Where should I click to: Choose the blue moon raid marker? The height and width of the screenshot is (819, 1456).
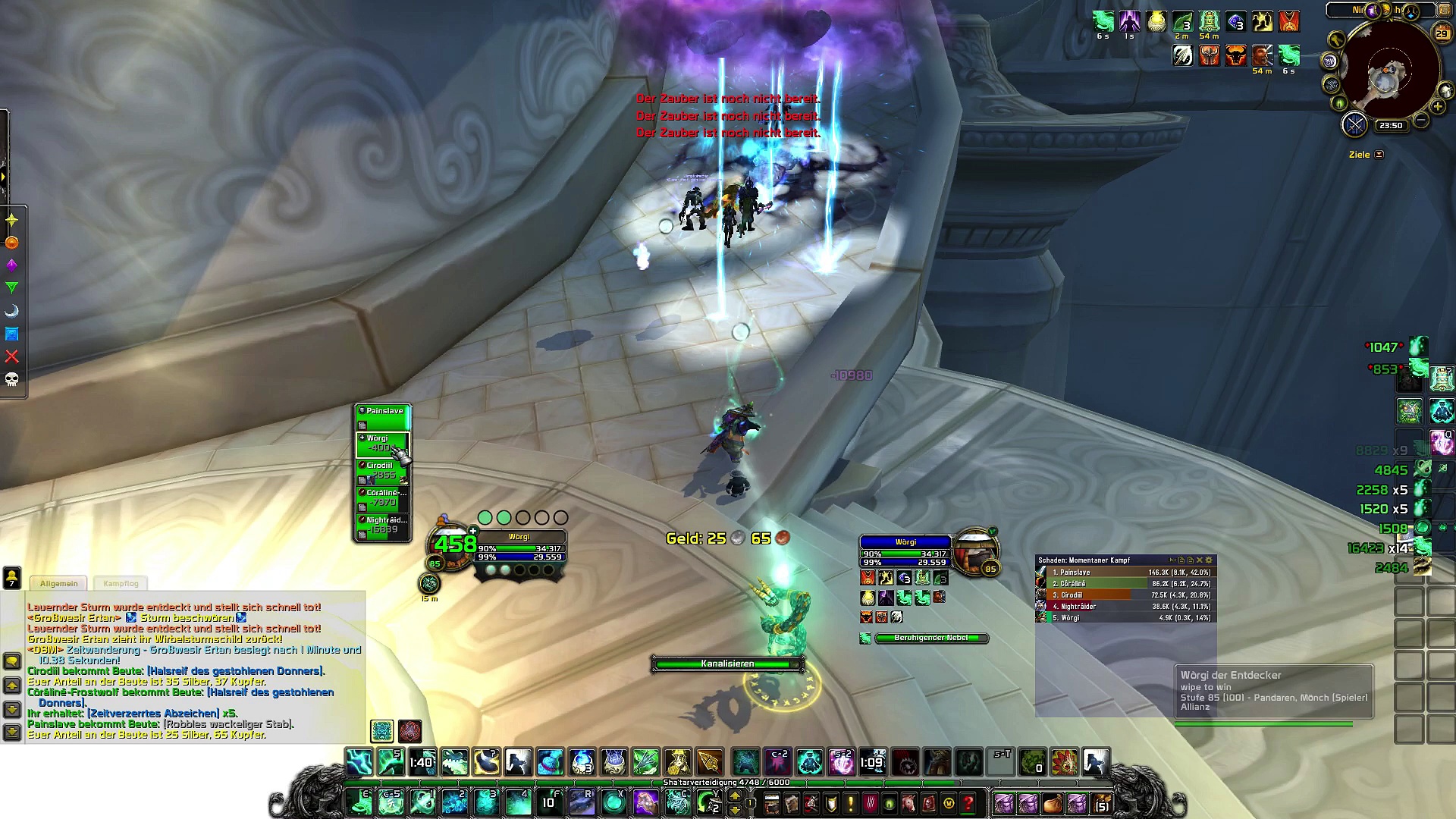pyautogui.click(x=12, y=311)
